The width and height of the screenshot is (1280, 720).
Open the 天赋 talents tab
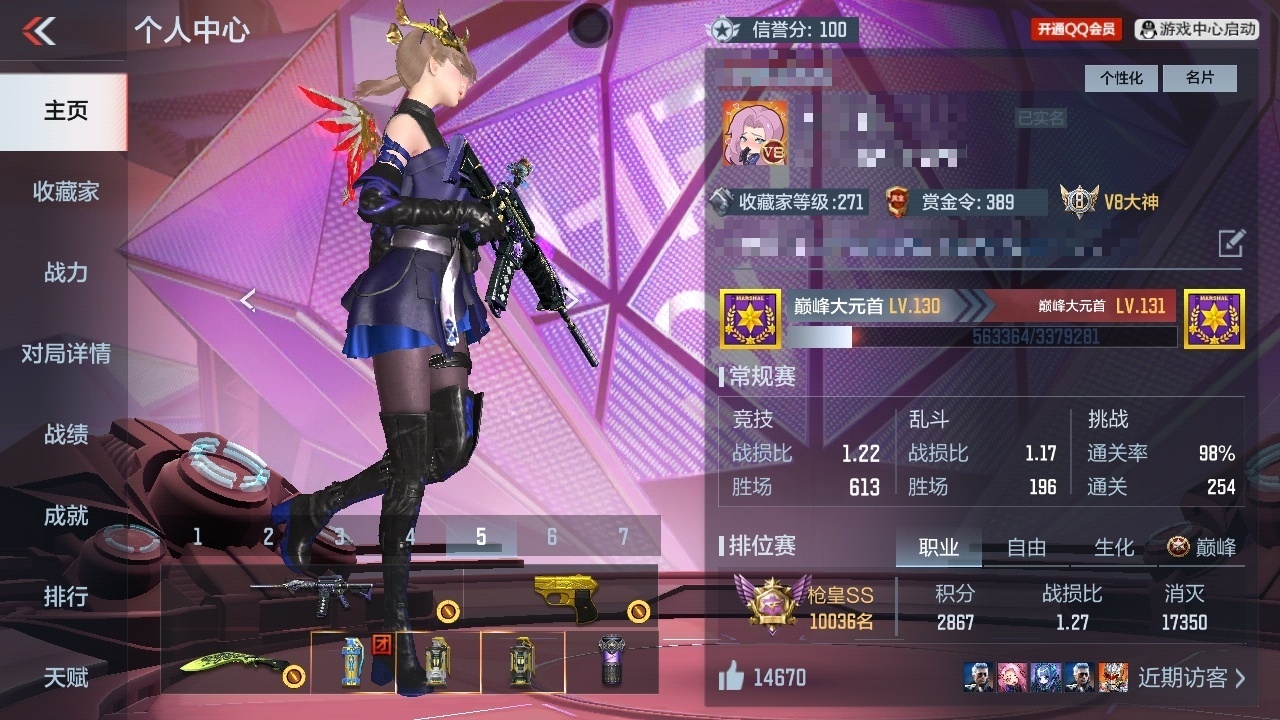click(65, 677)
